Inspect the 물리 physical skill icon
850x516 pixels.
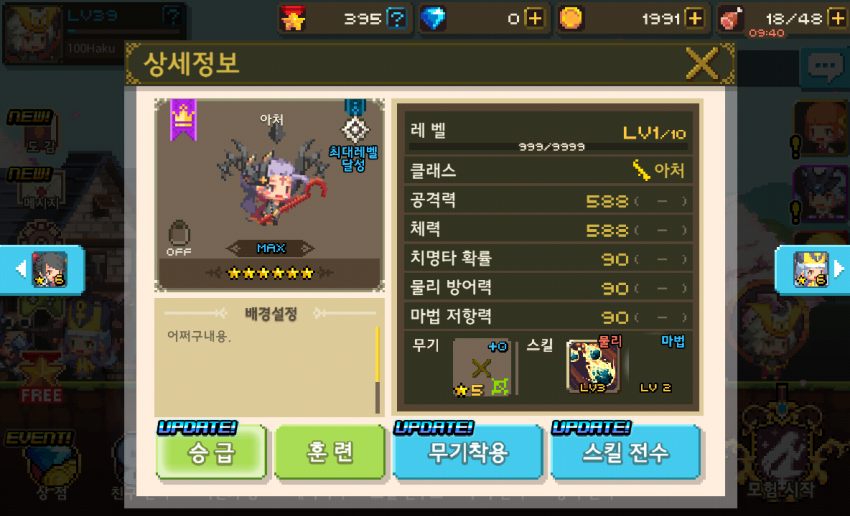tap(593, 367)
